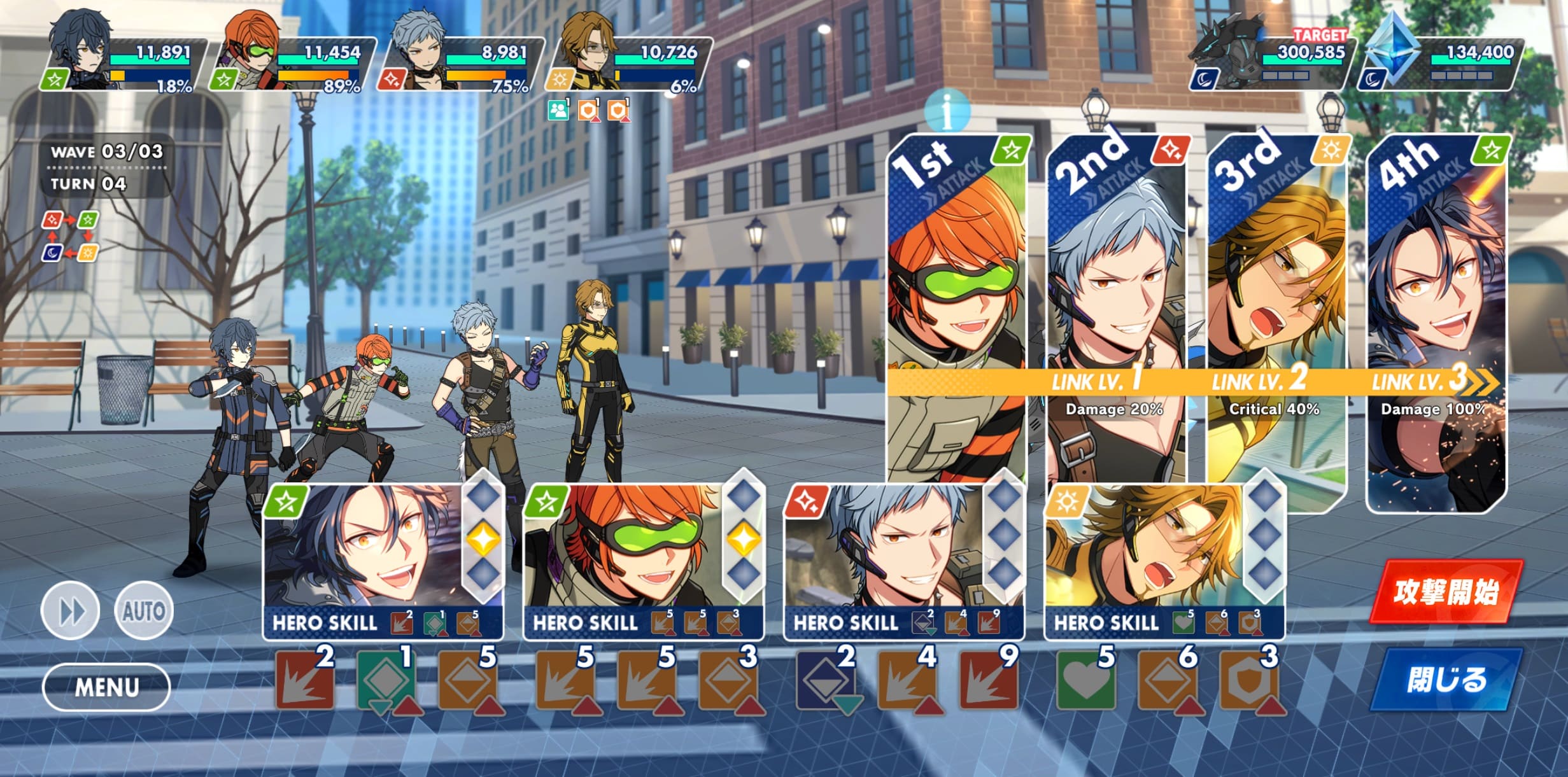The image size is (1568, 777).
Task: Toggle the fast-forward speed button
Action: point(71,611)
